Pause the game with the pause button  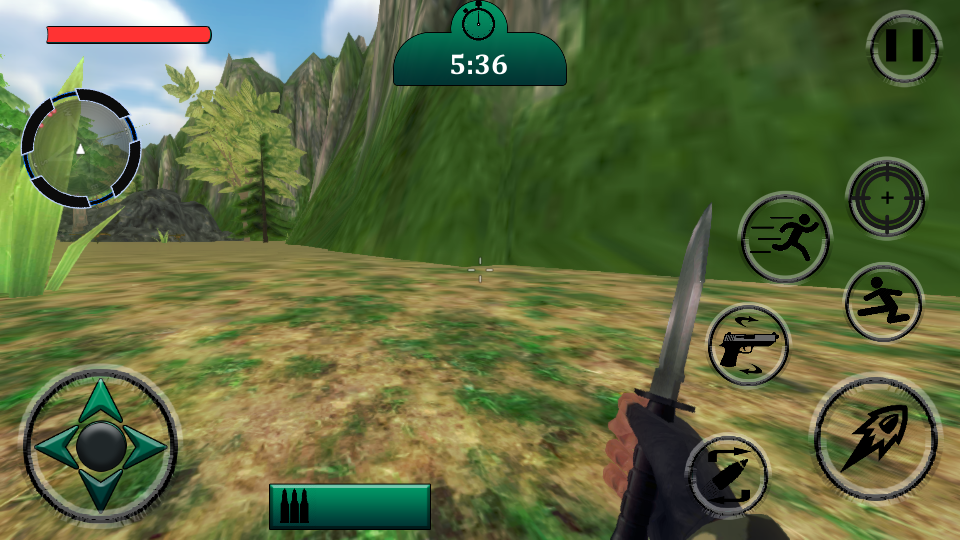pyautogui.click(x=903, y=47)
